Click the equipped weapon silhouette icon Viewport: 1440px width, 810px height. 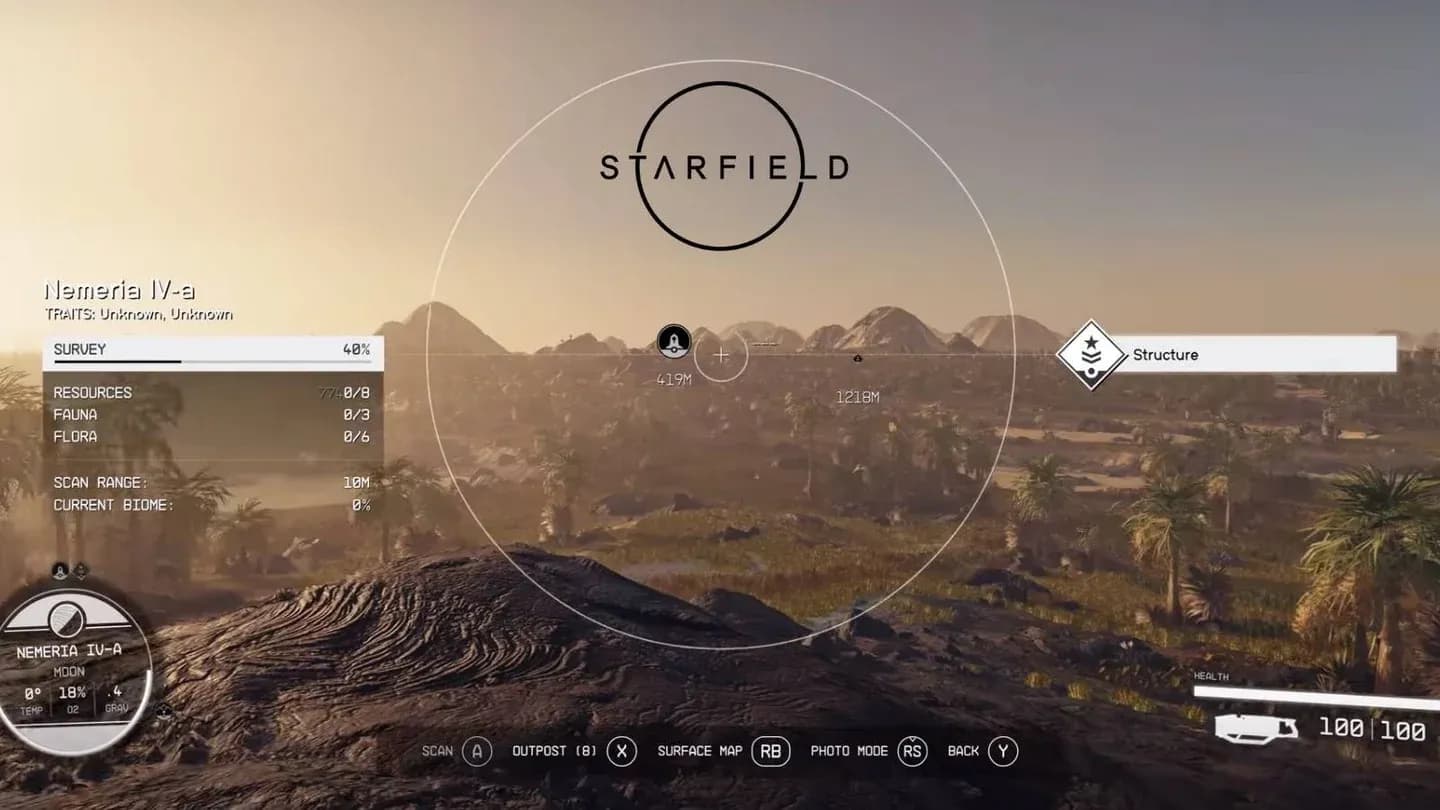tap(1256, 728)
